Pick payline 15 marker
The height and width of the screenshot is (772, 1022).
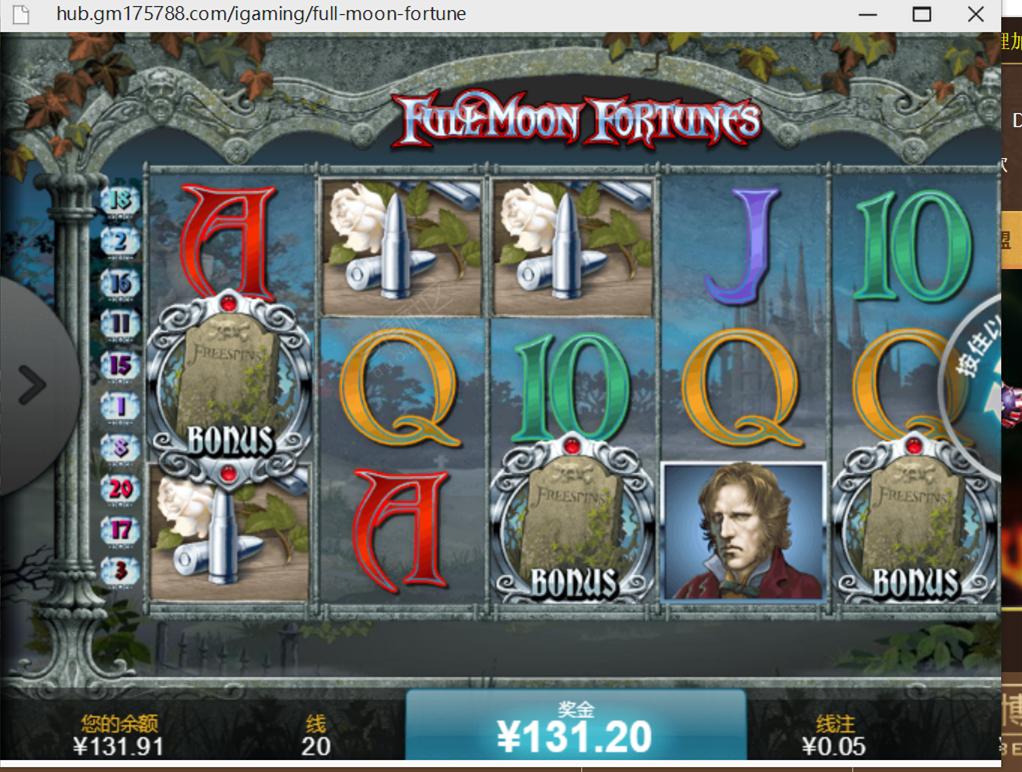tap(120, 365)
